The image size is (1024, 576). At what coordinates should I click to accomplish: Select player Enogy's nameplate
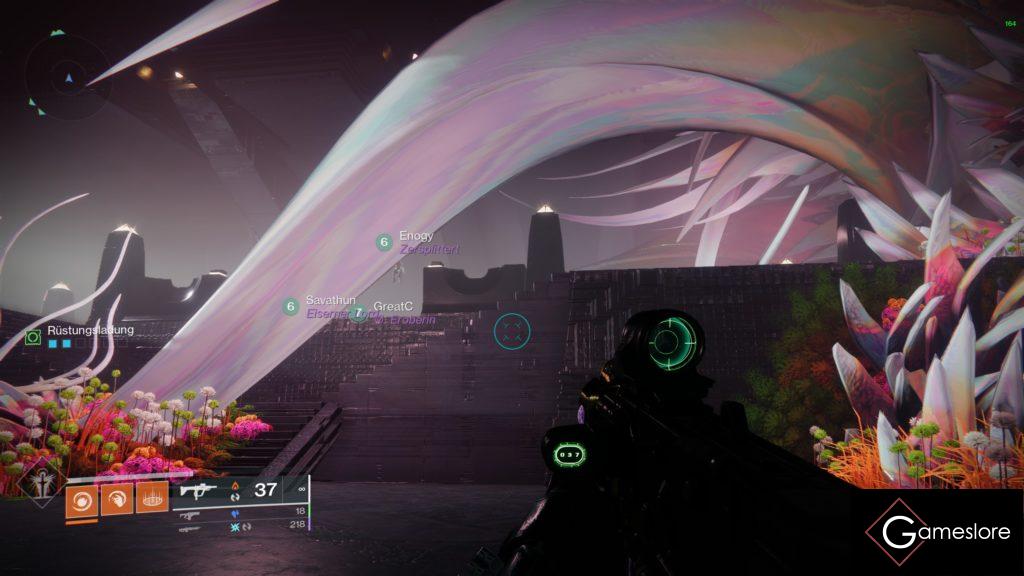(415, 237)
